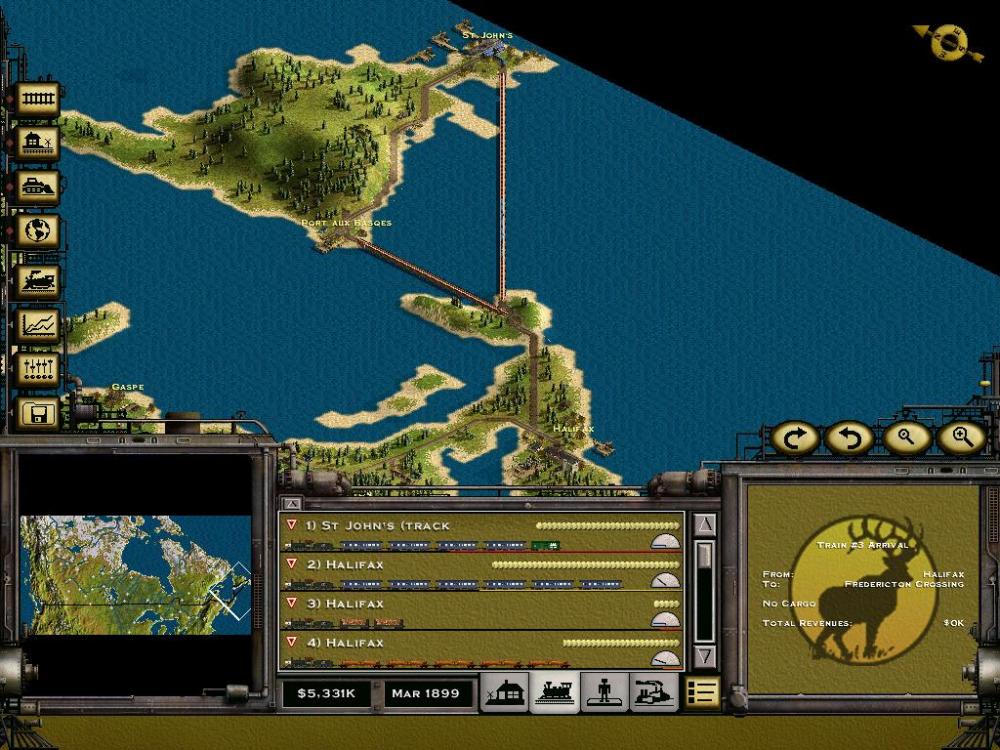Open the build station tool
Screen dimensions: 1000x750
pos(38,143)
